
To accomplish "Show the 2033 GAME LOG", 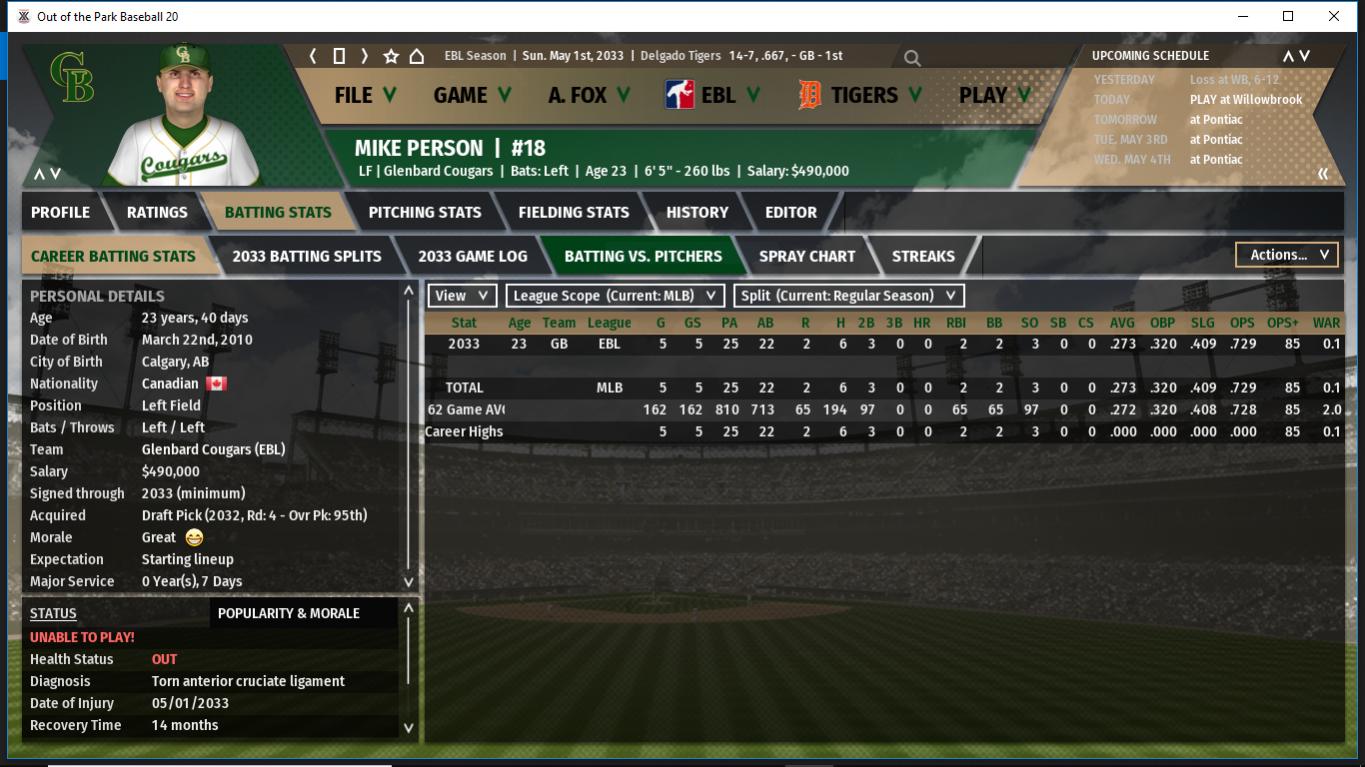I will pos(472,256).
